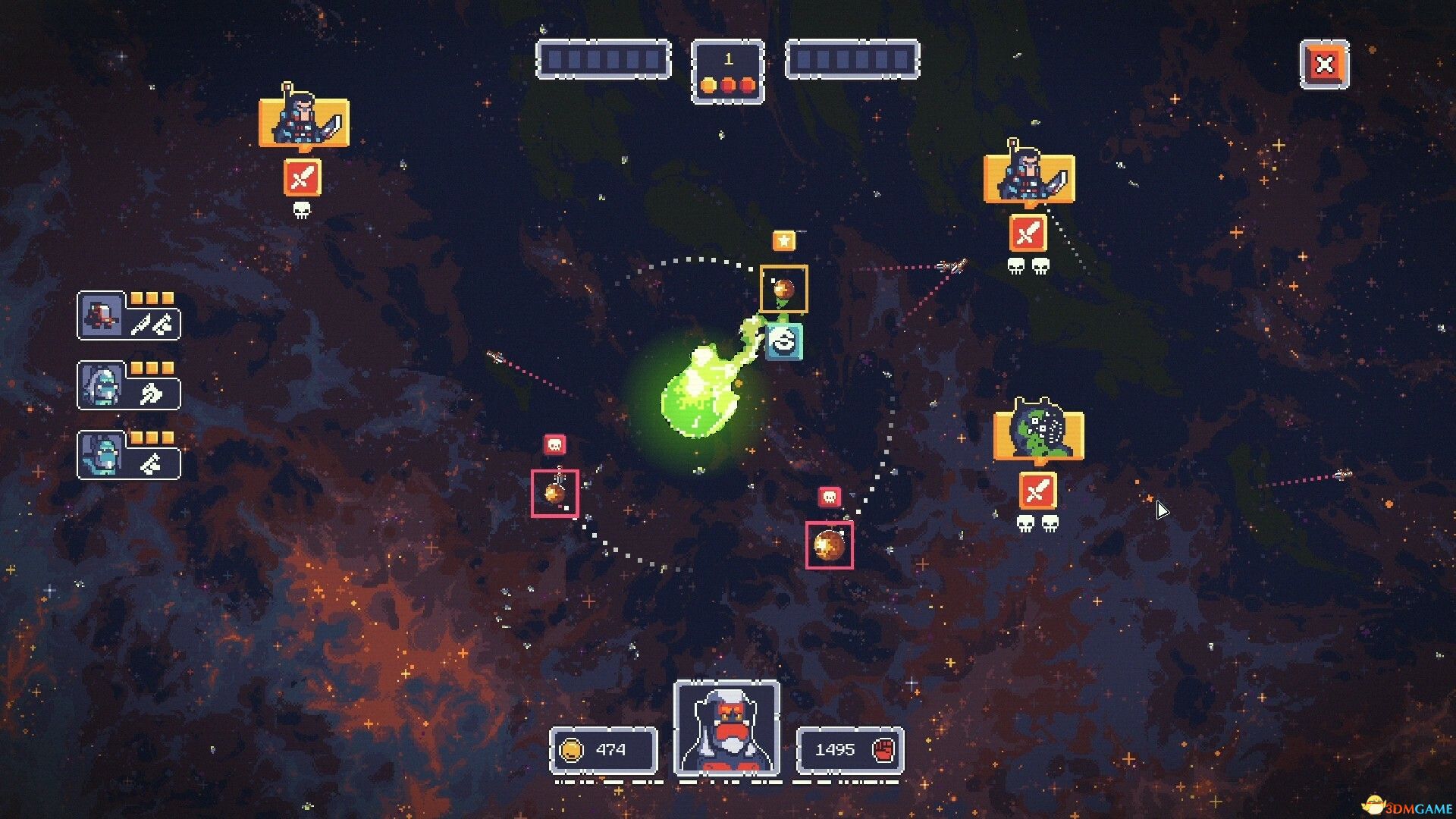Expand the first crew member card
This screenshot has height=819, width=1456.
tap(102, 316)
